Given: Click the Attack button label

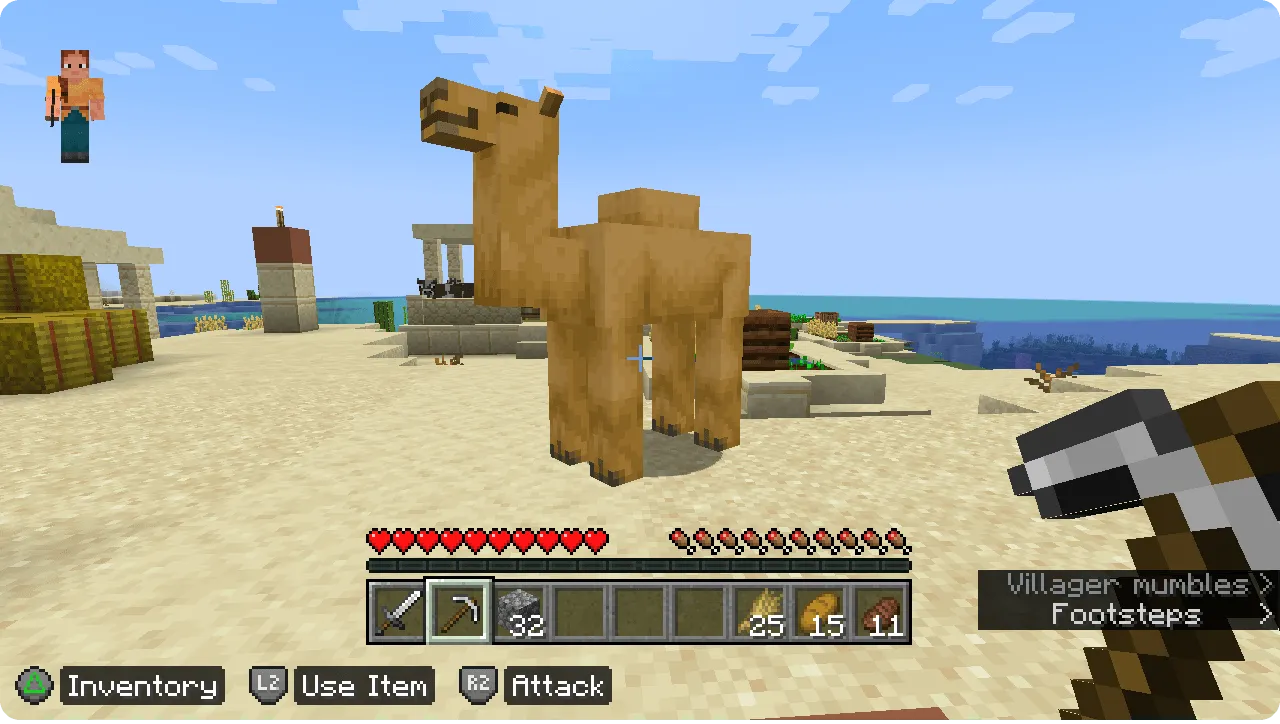Looking at the screenshot, I should pos(557,686).
